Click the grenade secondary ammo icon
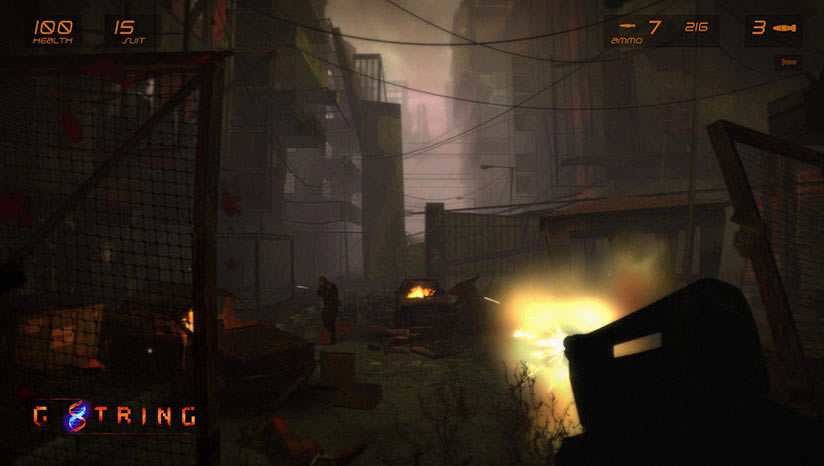Screen dimensions: 824x466 (785, 28)
